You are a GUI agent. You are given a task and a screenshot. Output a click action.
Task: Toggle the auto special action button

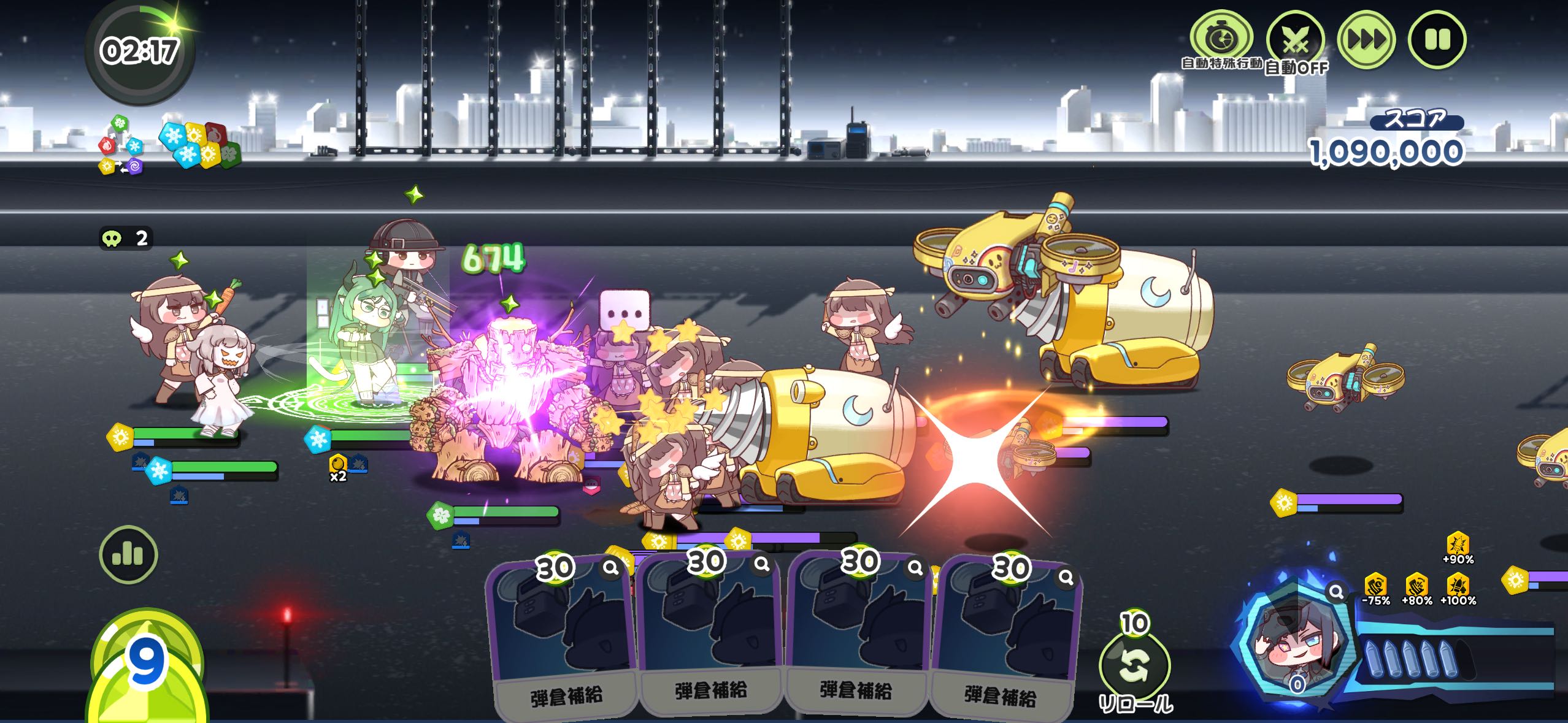1221,39
